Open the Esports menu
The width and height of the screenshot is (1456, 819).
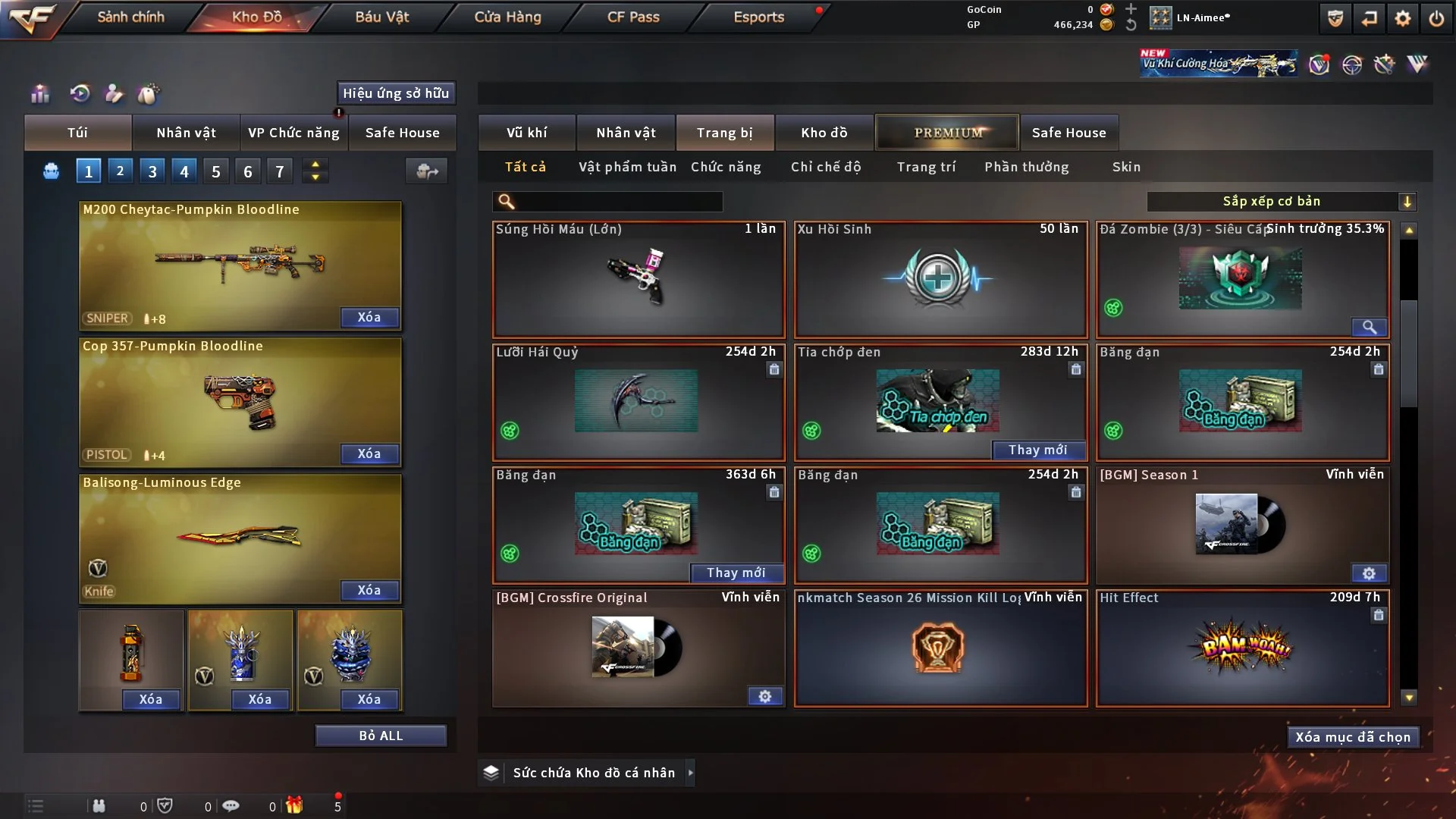(x=758, y=17)
